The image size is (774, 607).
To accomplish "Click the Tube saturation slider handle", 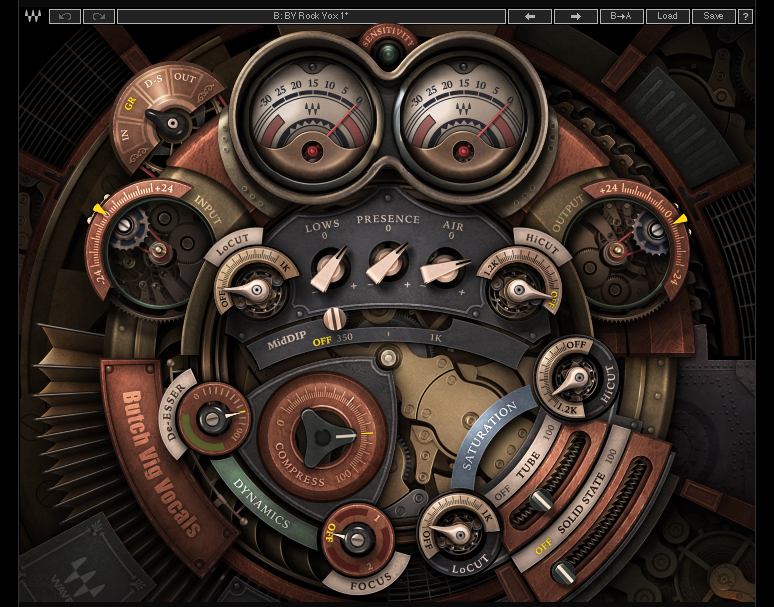I will (x=541, y=500).
